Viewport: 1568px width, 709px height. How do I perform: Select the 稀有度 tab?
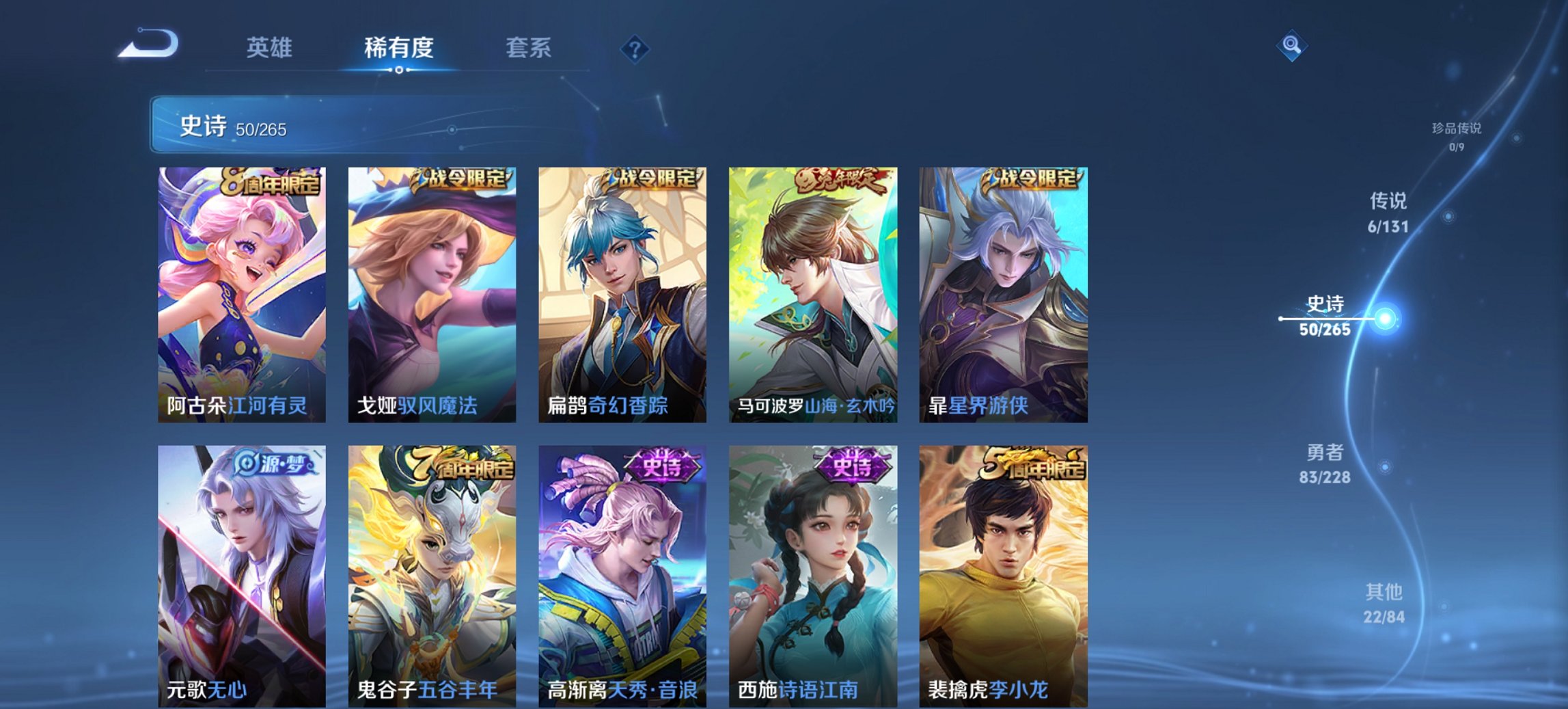[x=399, y=49]
